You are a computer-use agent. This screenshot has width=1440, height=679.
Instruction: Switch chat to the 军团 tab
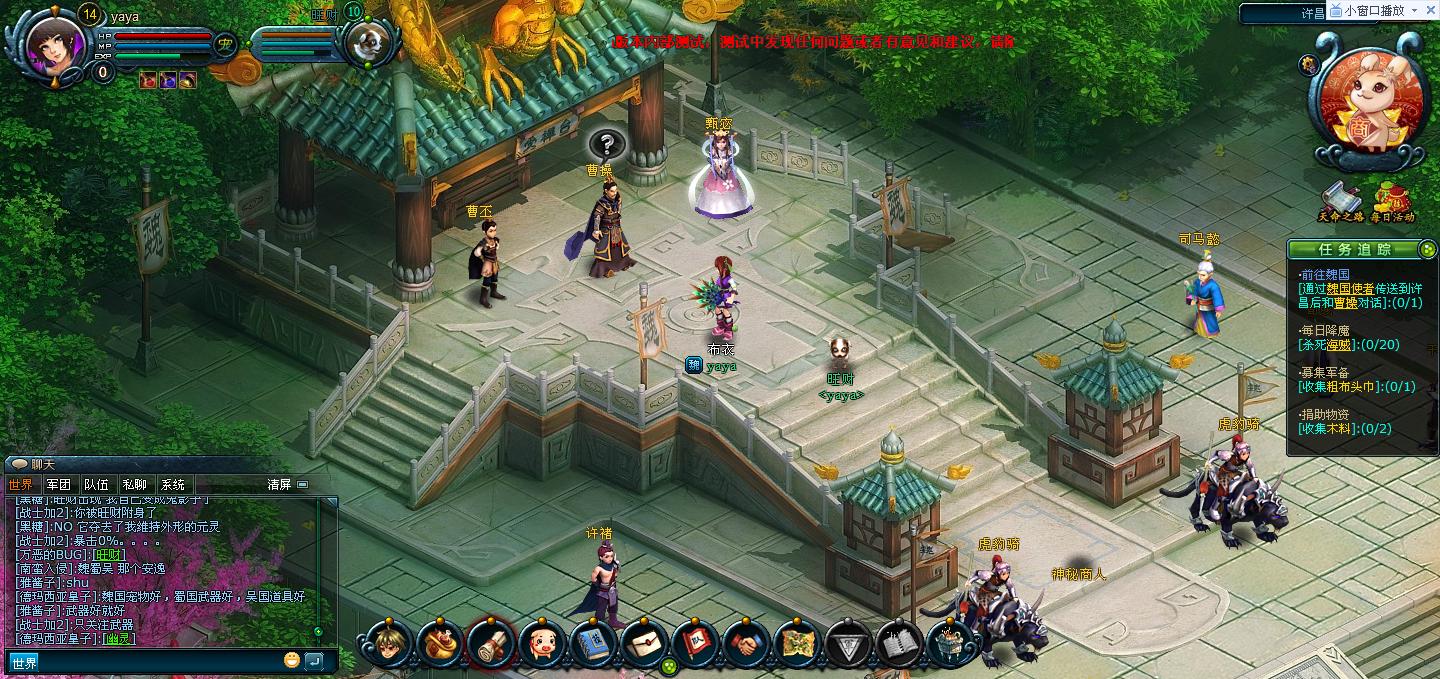58,485
